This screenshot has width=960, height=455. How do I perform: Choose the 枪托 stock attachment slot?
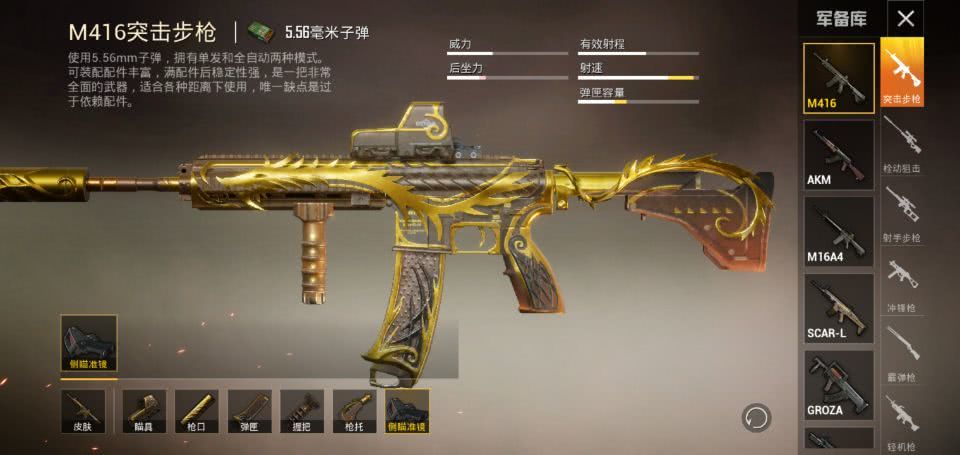354,412
